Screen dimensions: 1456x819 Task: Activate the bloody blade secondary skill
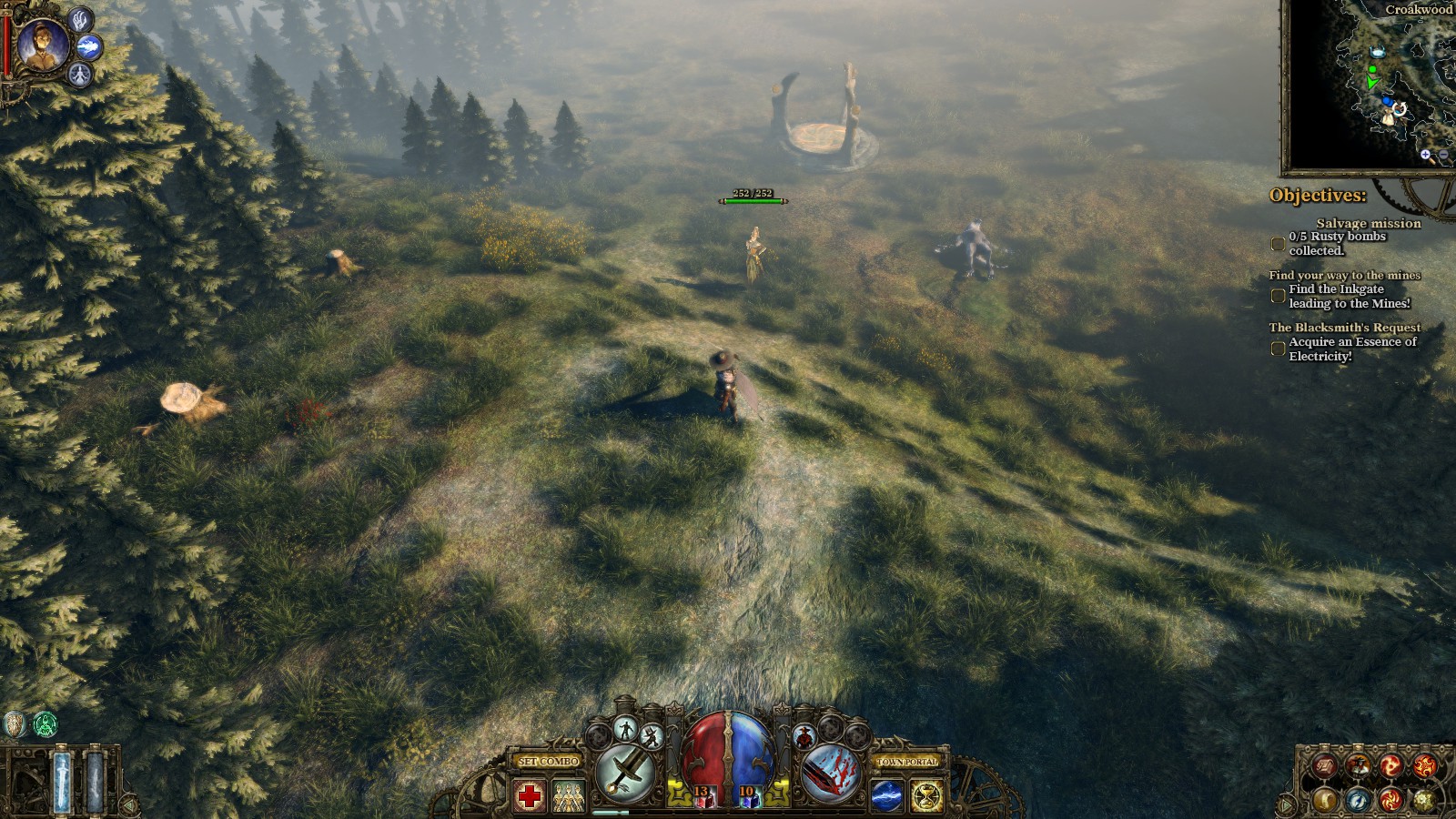tap(832, 773)
